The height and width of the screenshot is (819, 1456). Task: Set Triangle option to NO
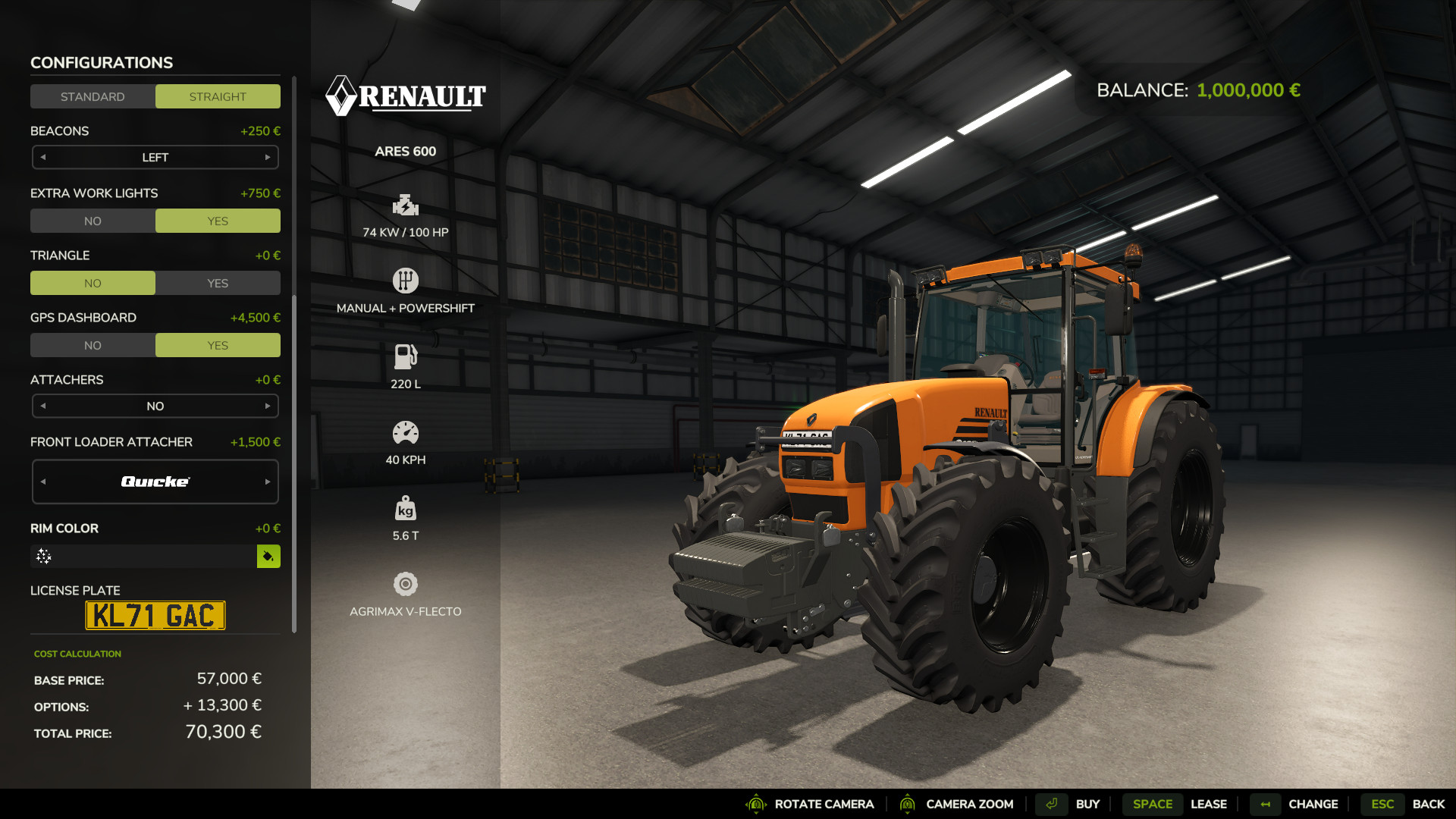point(93,283)
